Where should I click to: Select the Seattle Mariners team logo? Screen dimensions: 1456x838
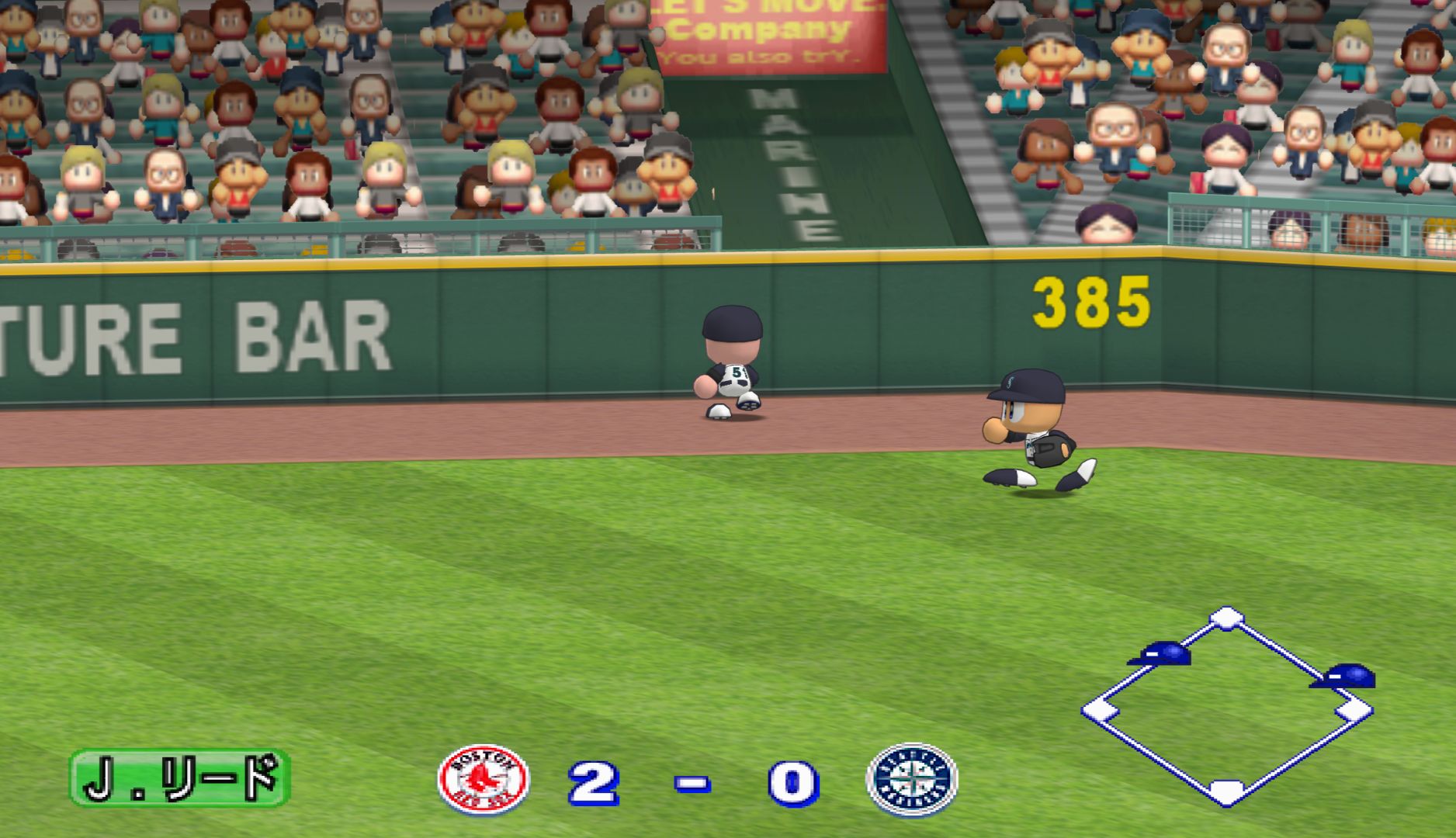tap(912, 779)
